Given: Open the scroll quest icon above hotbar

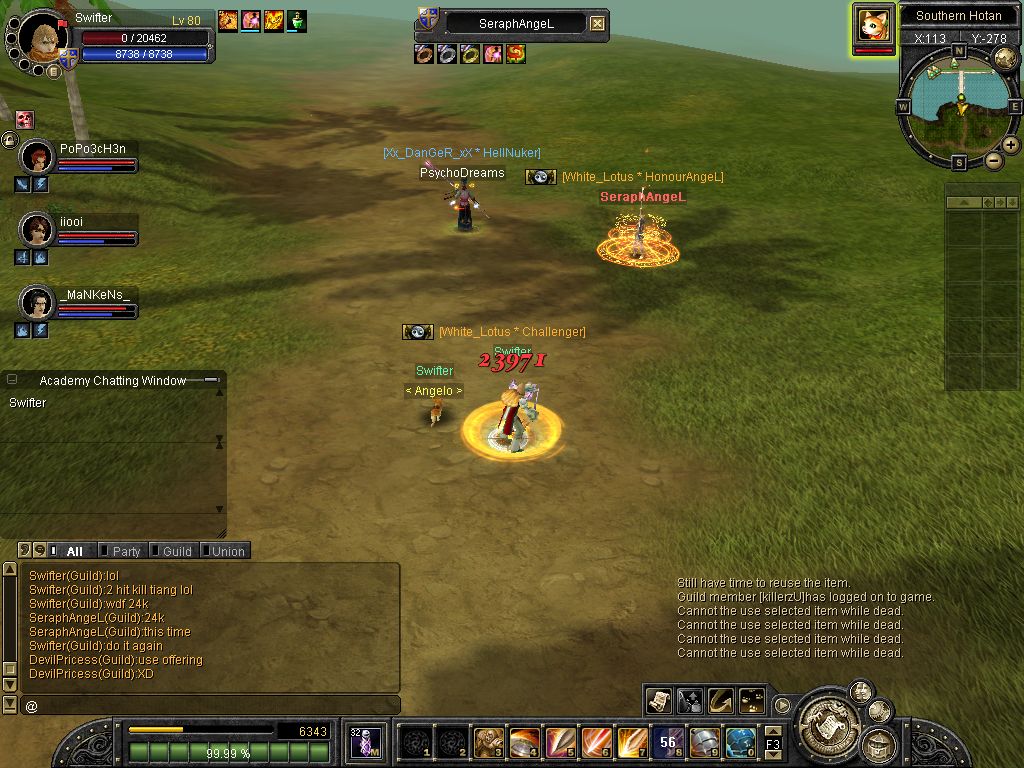Looking at the screenshot, I should pyautogui.click(x=658, y=700).
